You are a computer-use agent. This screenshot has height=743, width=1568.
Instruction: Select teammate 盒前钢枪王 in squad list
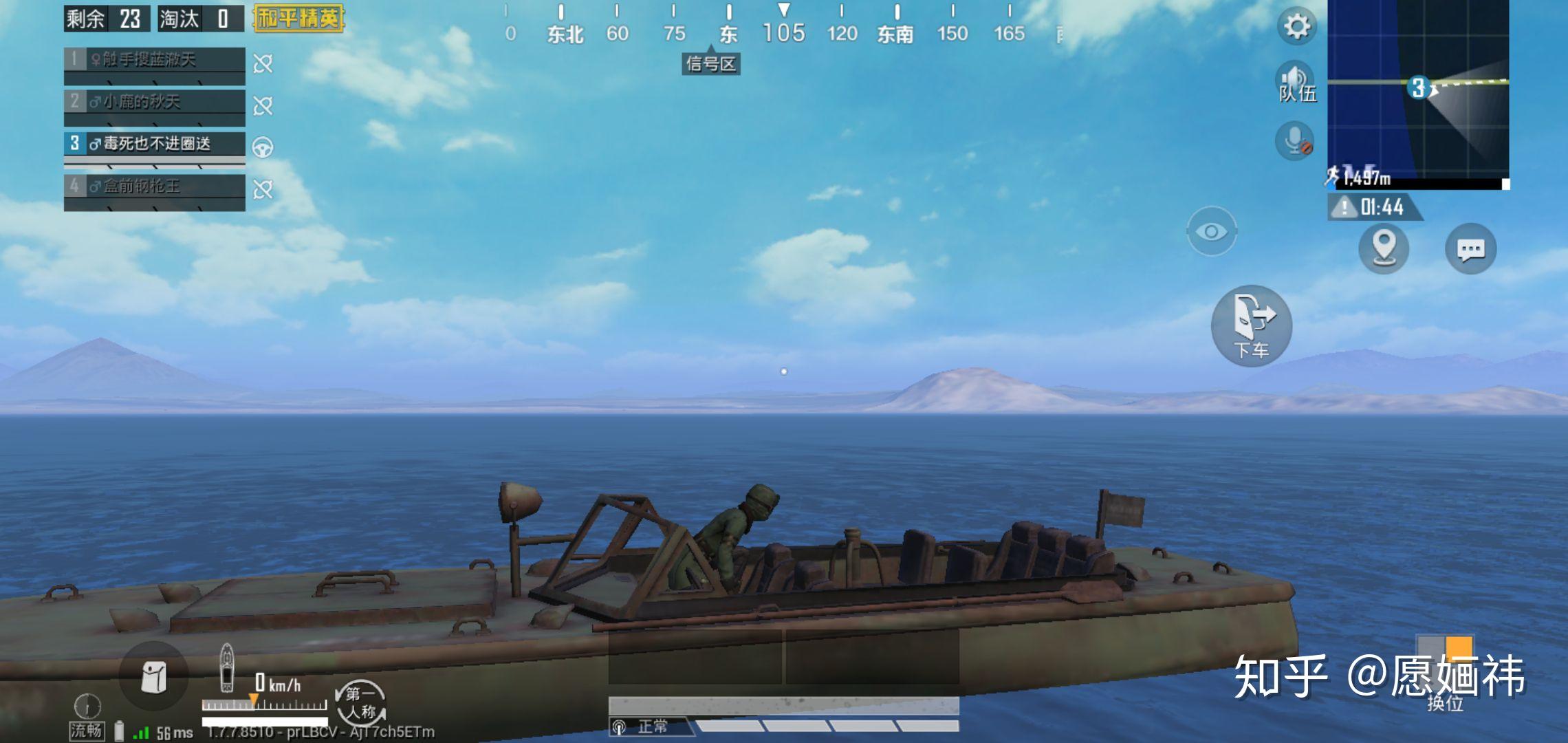click(155, 186)
